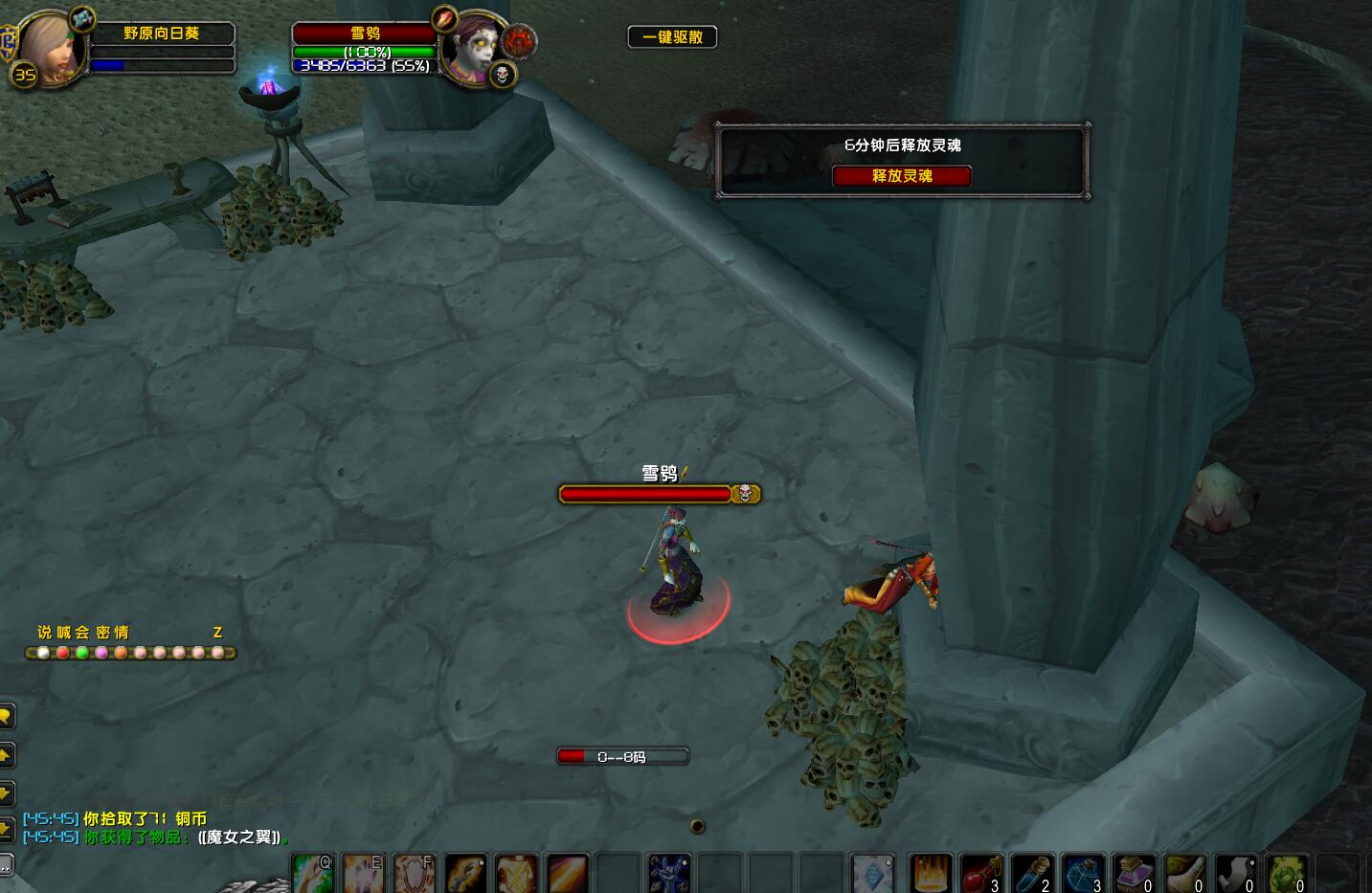Image resolution: width=1372 pixels, height=893 pixels.
Task: Activate the blue frost creature ability icon
Action: point(668,875)
